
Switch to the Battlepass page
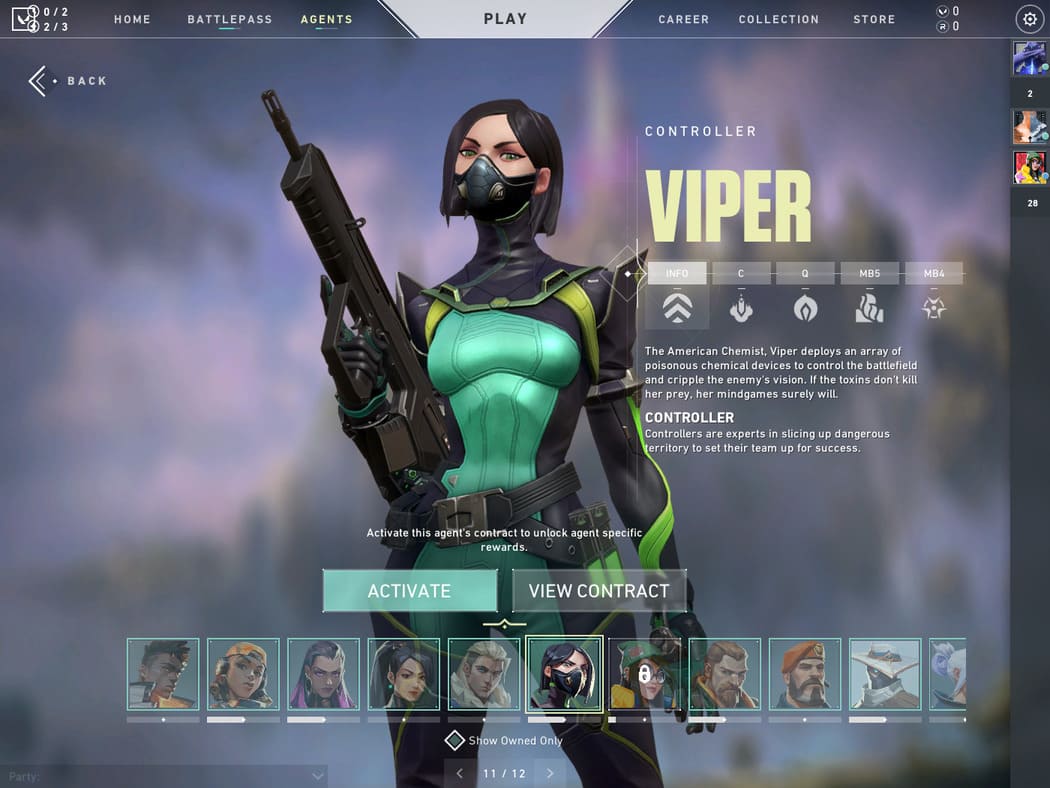click(x=229, y=19)
